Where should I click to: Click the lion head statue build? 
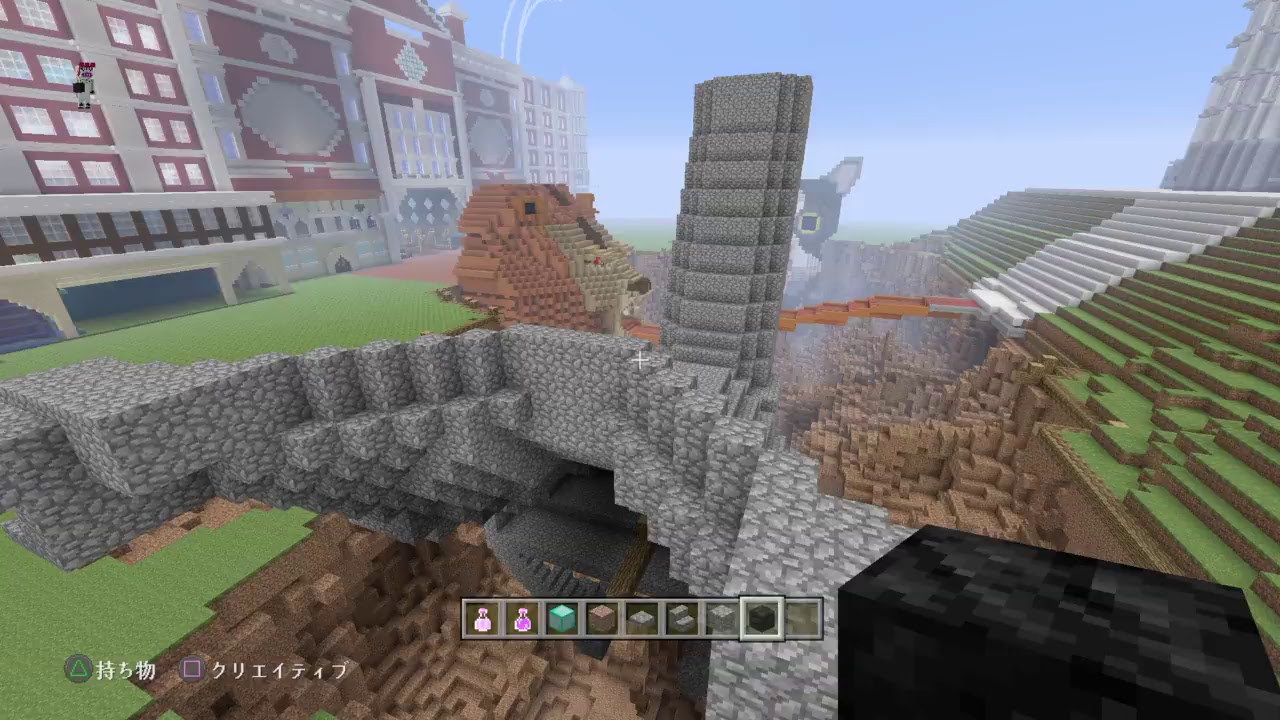(540, 250)
